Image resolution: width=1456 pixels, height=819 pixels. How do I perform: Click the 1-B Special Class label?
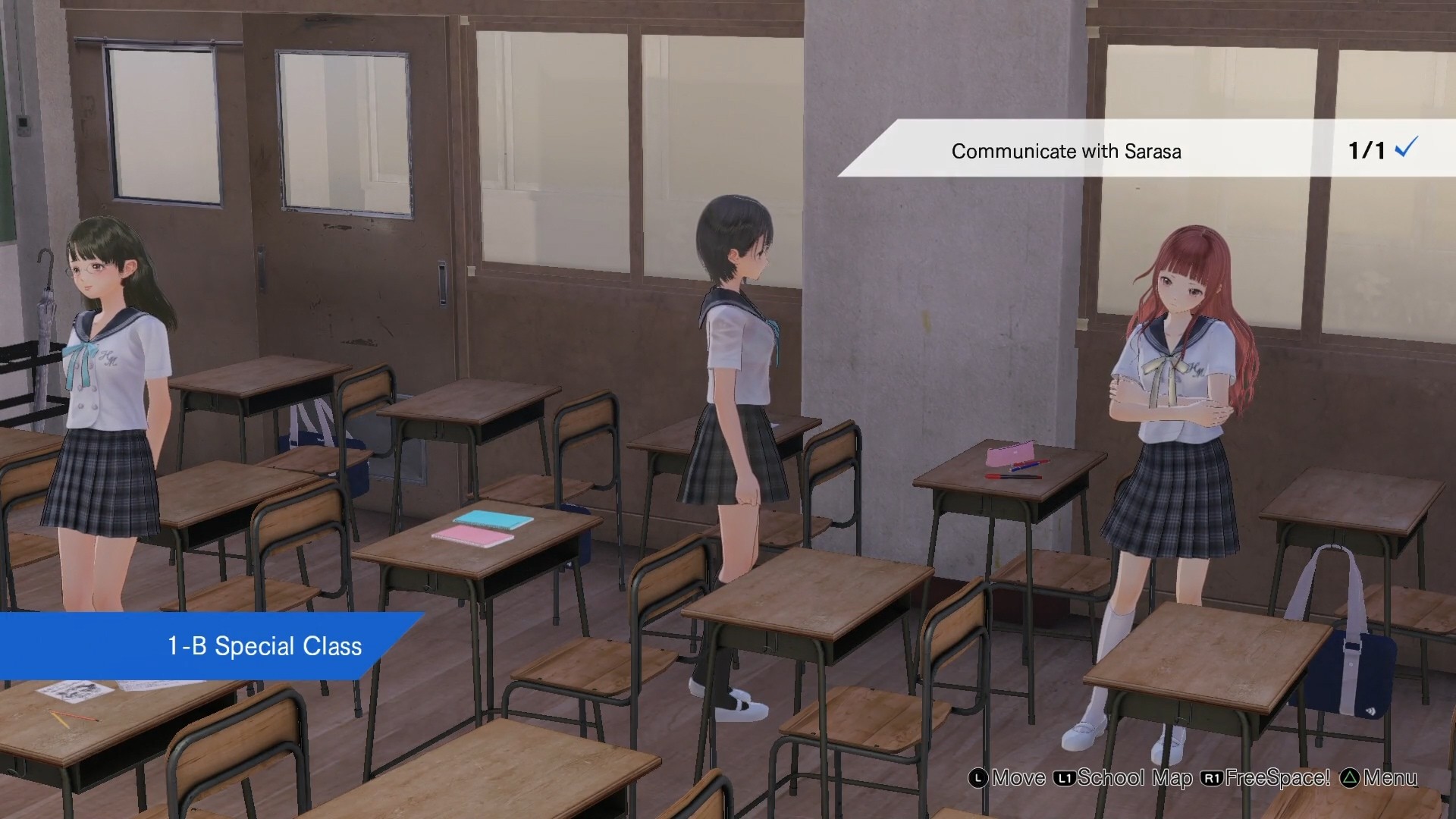(262, 646)
